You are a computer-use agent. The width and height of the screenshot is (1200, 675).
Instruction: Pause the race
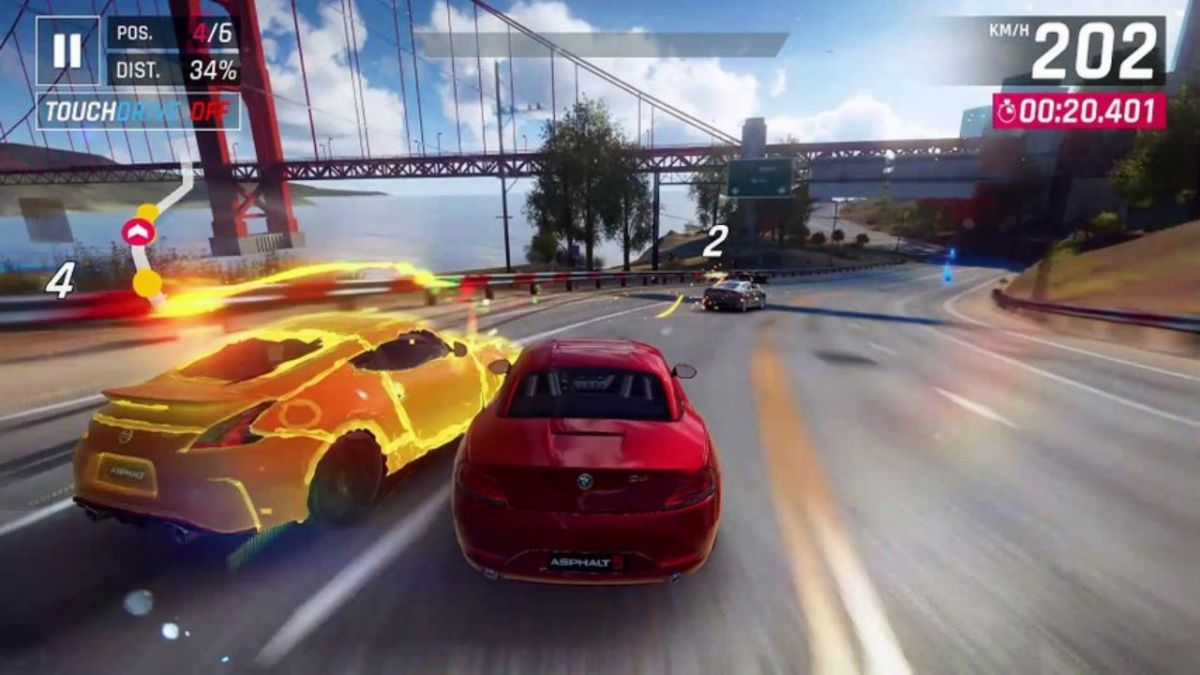67,50
